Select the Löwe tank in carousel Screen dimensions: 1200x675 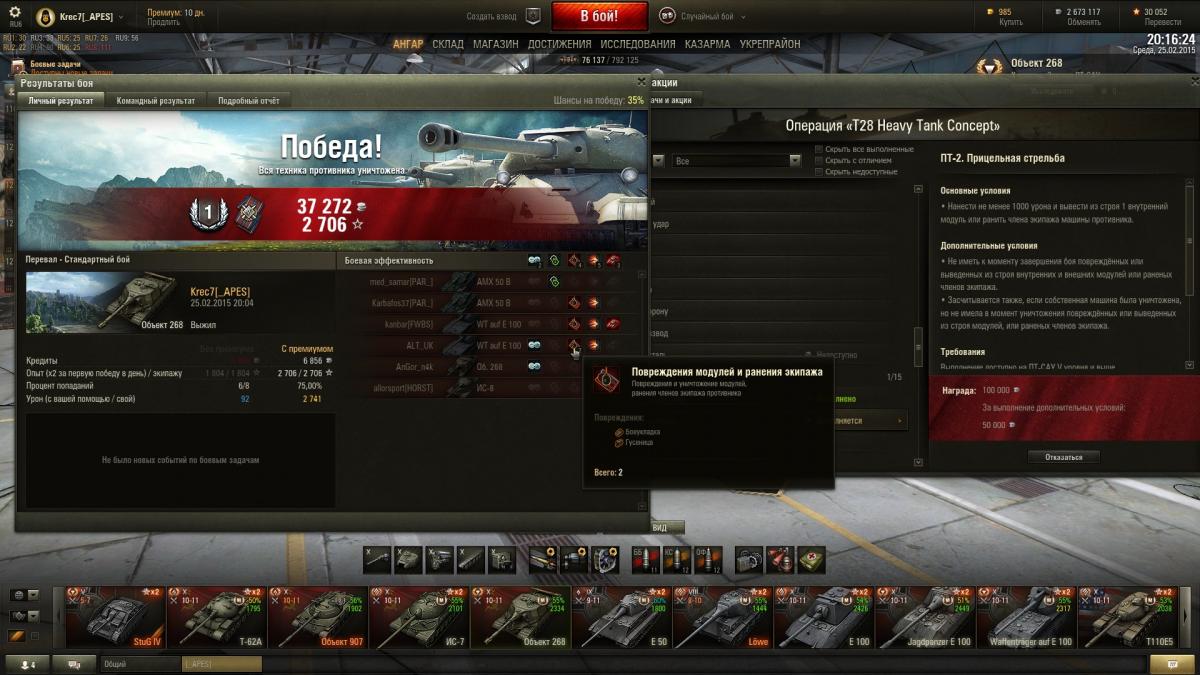click(723, 618)
